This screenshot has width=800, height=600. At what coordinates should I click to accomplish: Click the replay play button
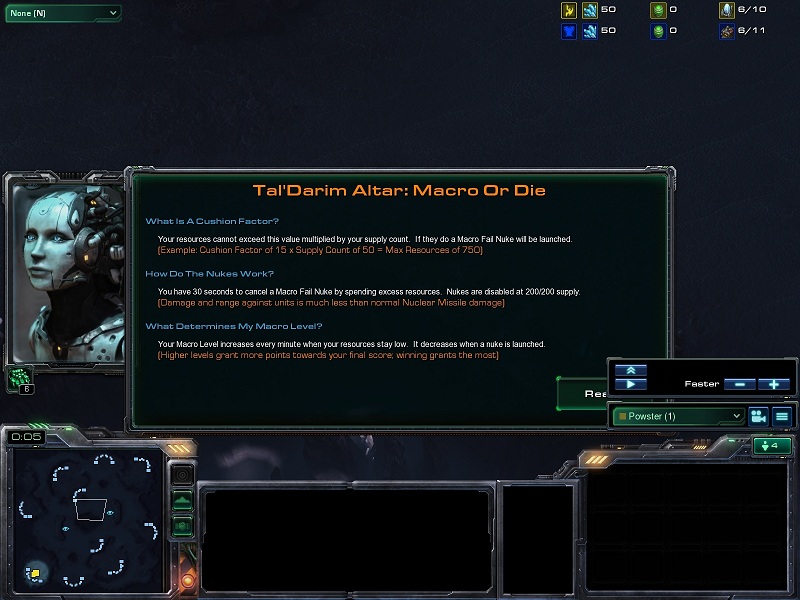click(x=630, y=384)
